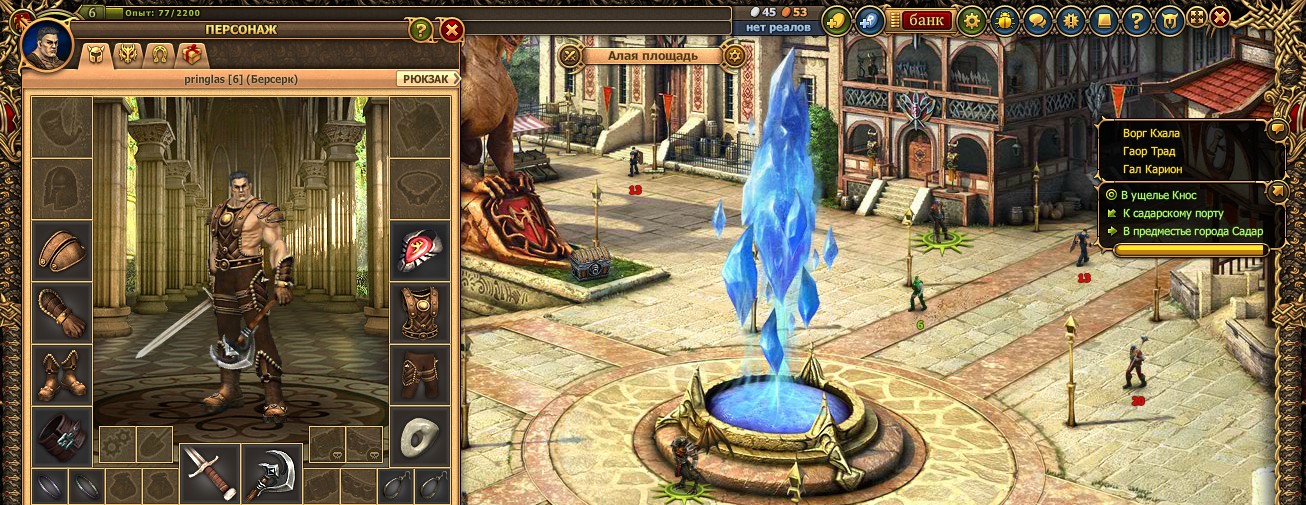Report a bug via beetle icon
1306x505 pixels.
pyautogui.click(x=1005, y=19)
